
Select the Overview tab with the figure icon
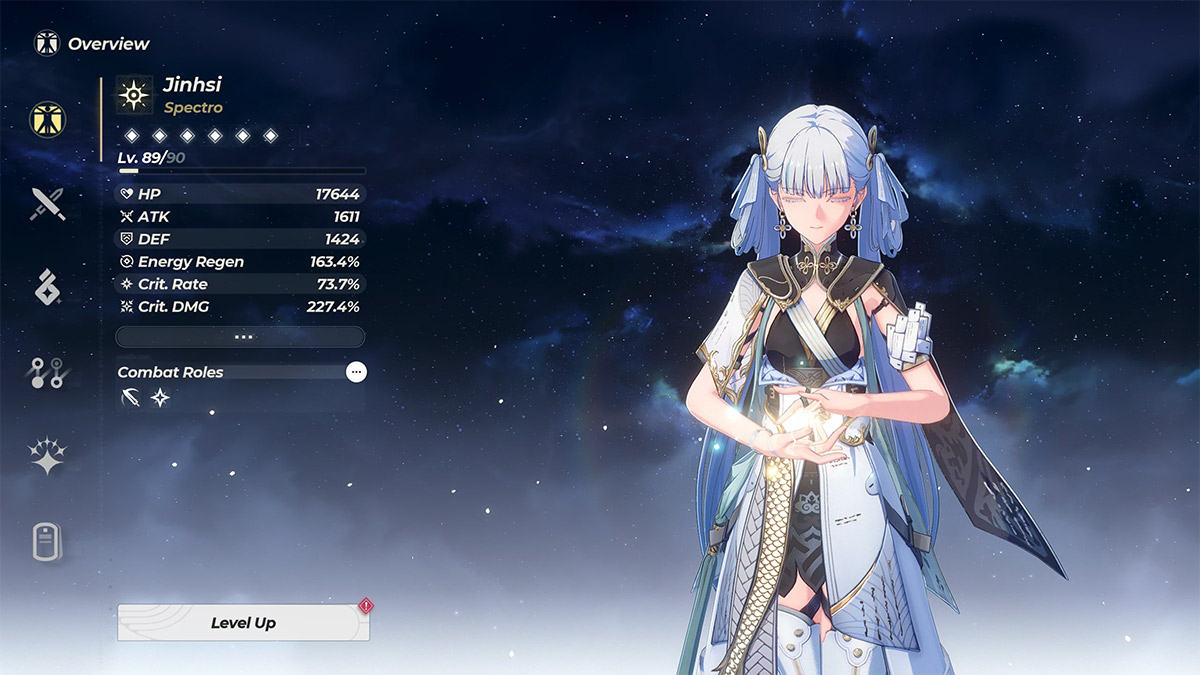pos(45,118)
